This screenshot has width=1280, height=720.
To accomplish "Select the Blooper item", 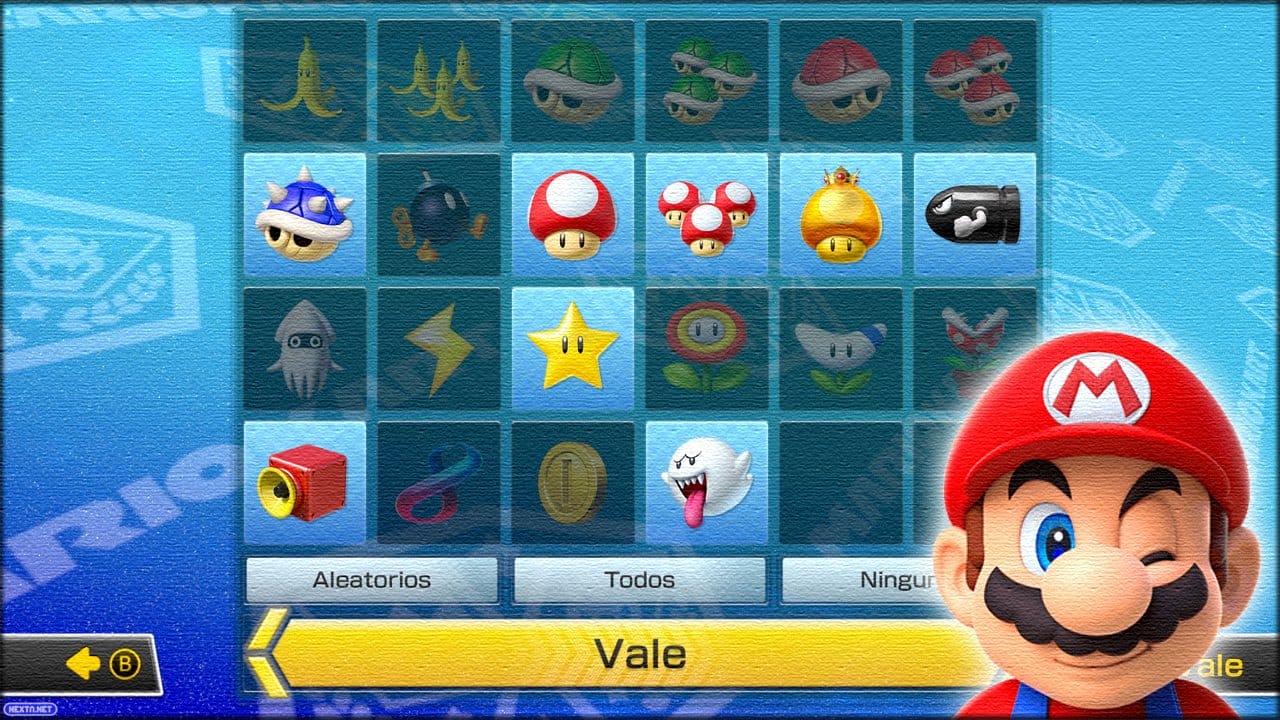I will pos(305,347).
